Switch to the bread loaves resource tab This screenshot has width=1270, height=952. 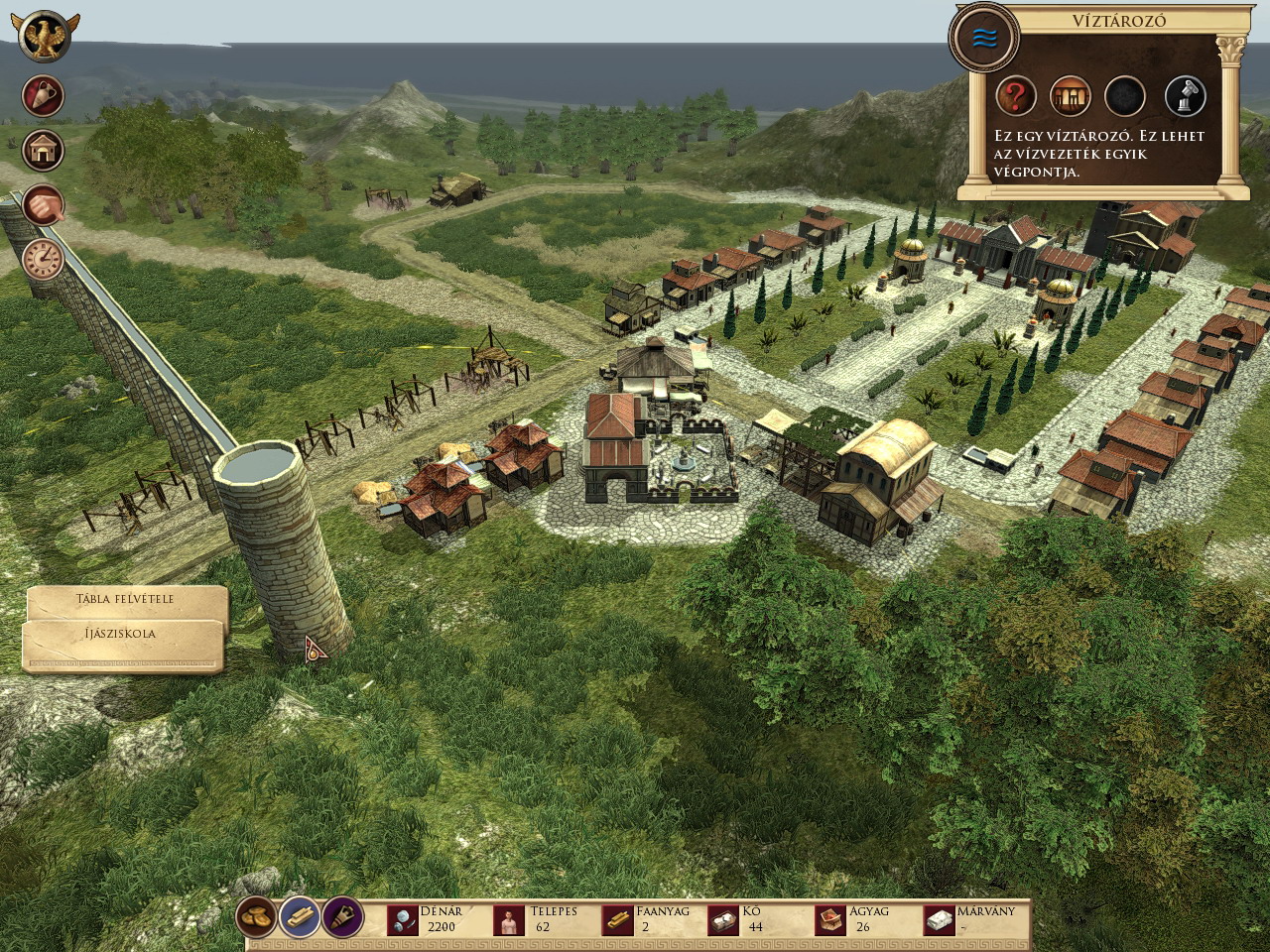(257, 917)
